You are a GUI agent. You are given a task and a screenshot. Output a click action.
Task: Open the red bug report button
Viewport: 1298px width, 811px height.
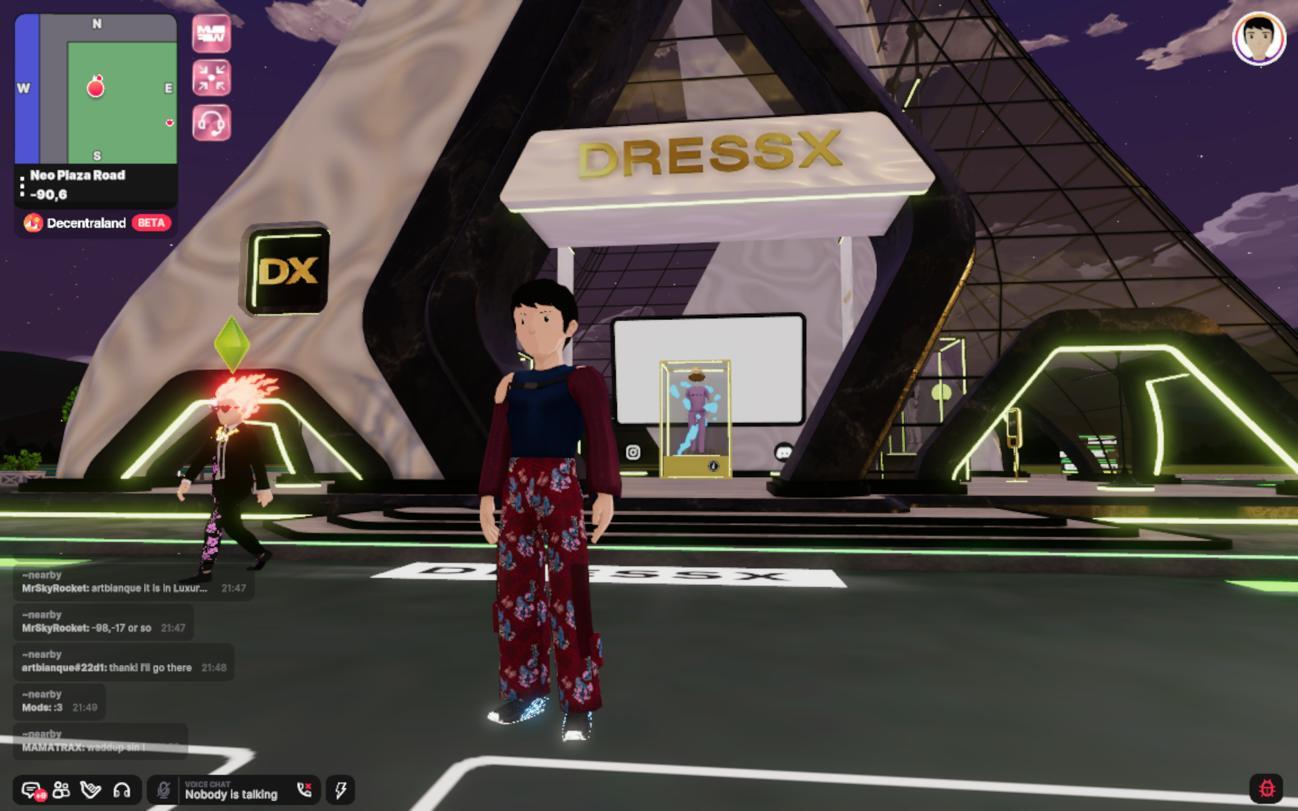[x=1267, y=788]
